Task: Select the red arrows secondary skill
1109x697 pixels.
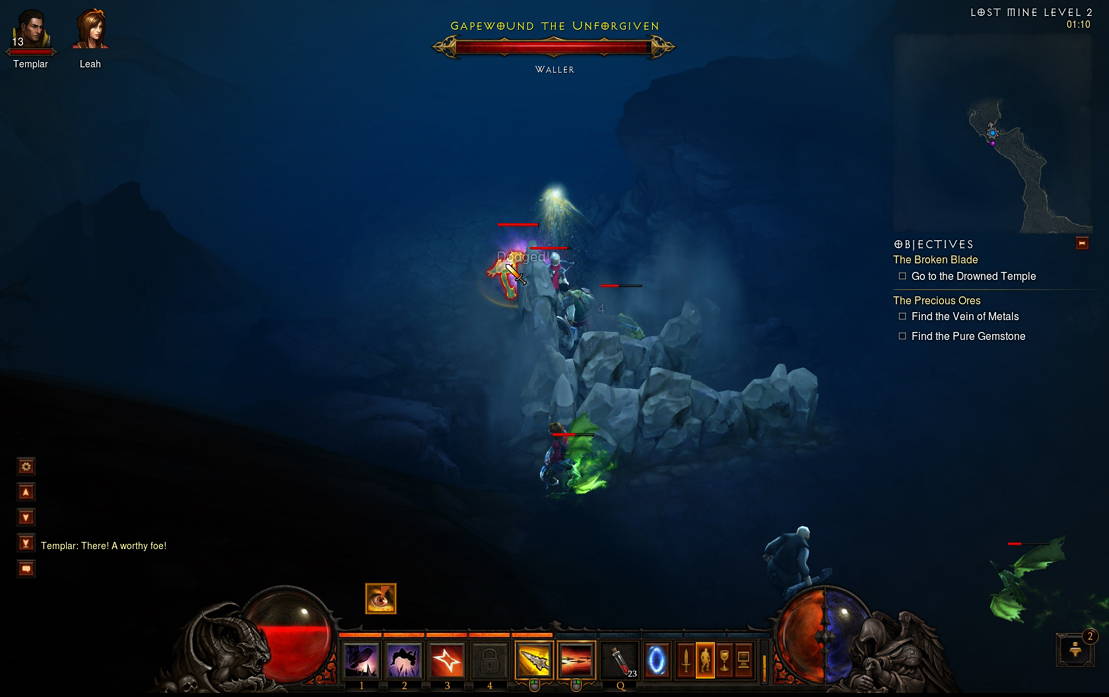Action: (x=577, y=661)
